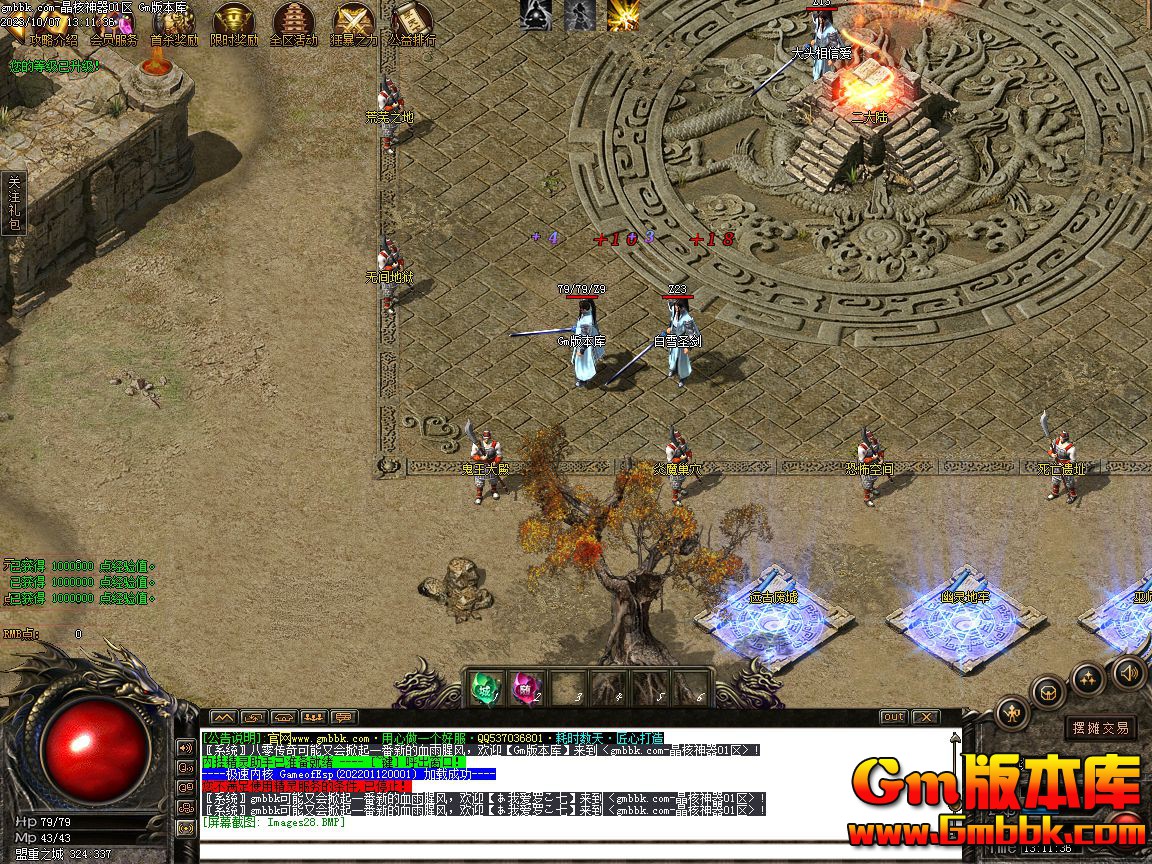Image resolution: width=1152 pixels, height=864 pixels.
Task: Click the 摆摊交易 stall trade button
Action: coord(1100,728)
